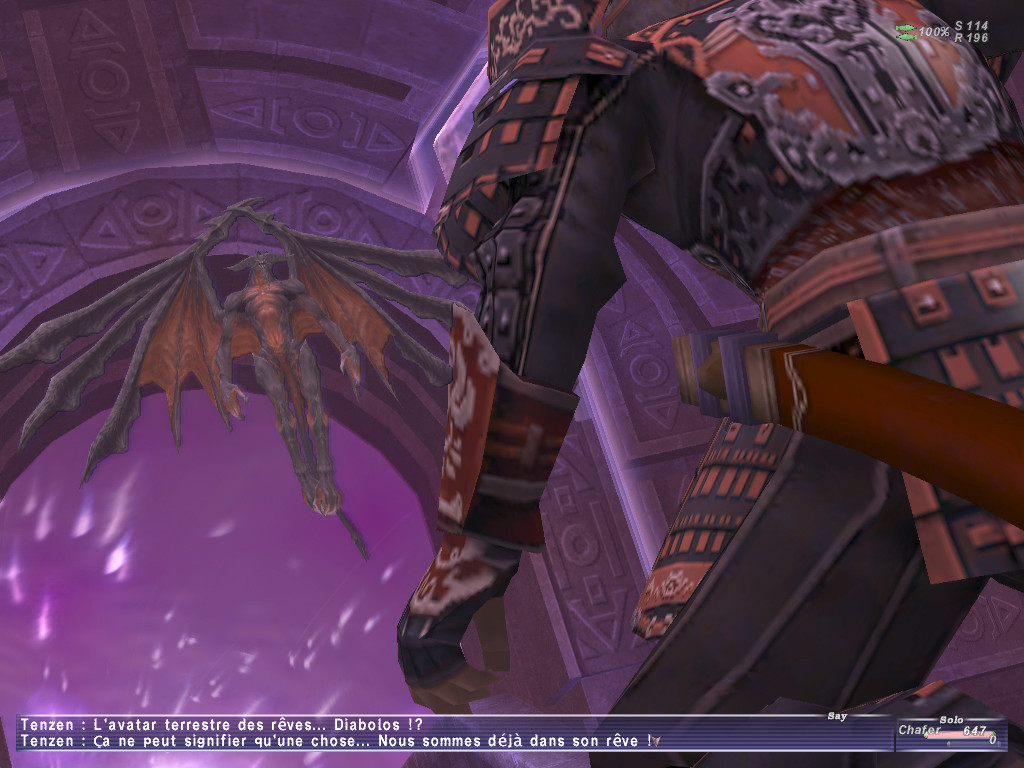Click the green network connection arrows icon
1024x768 pixels.
(x=906, y=32)
